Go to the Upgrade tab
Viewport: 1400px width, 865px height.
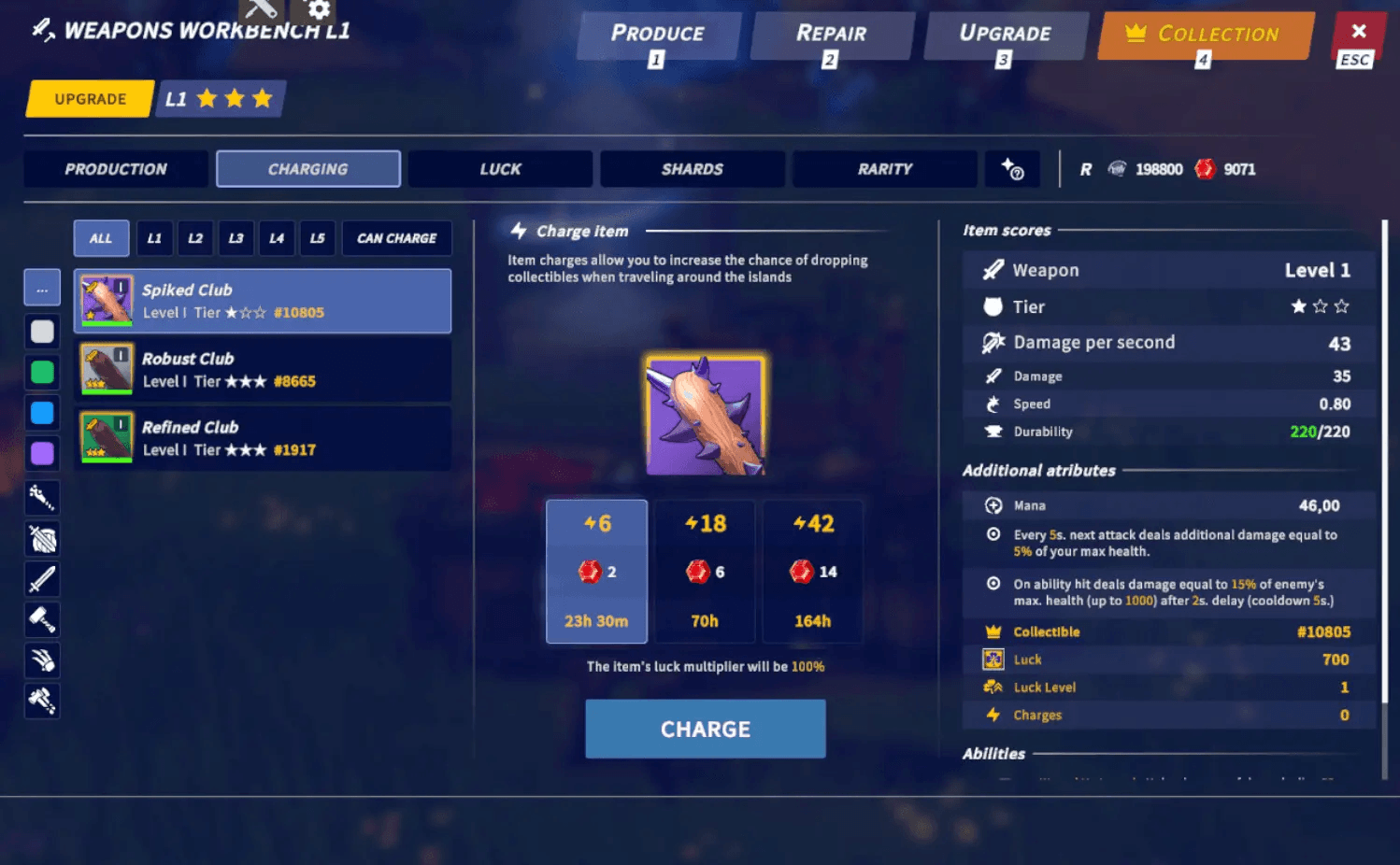(1005, 35)
